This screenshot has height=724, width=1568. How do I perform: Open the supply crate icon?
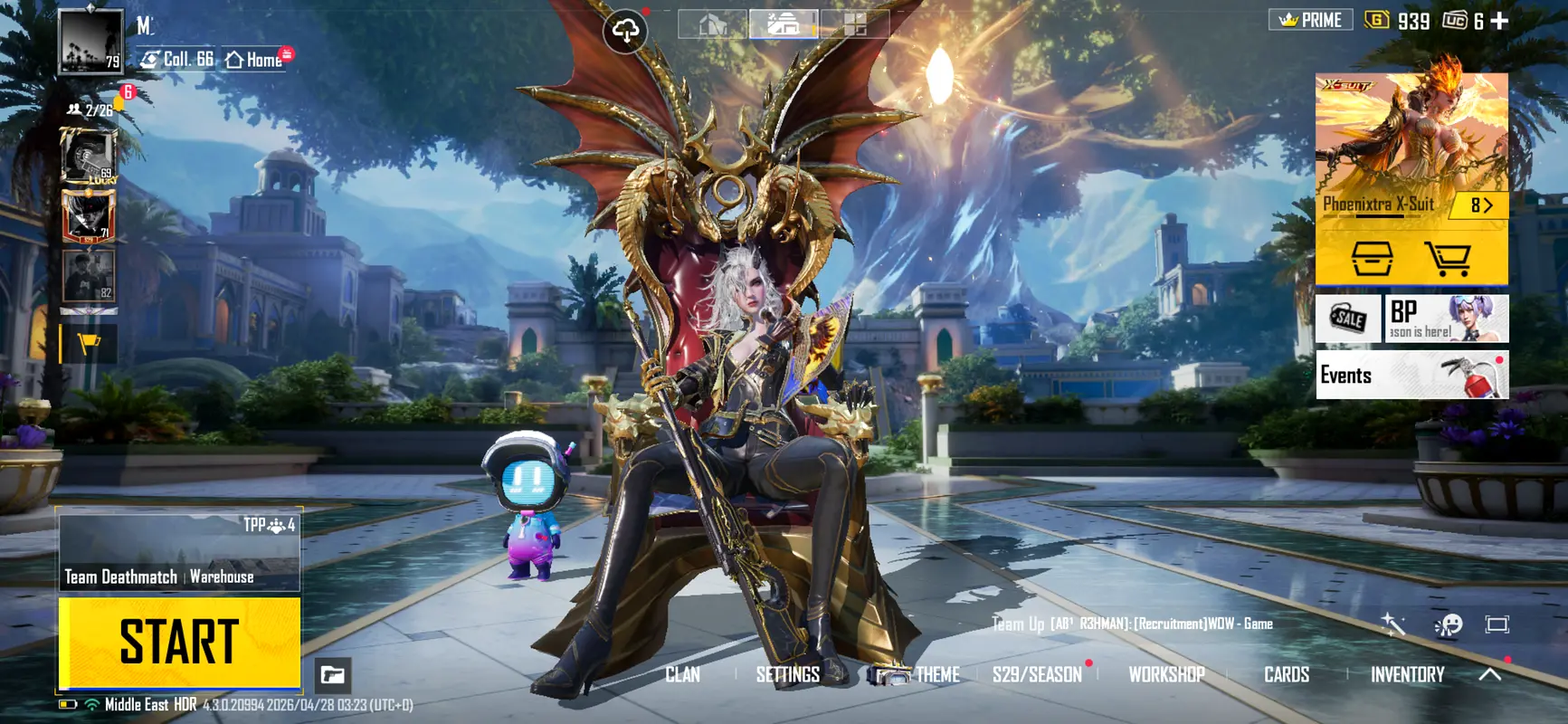[x=1372, y=259]
